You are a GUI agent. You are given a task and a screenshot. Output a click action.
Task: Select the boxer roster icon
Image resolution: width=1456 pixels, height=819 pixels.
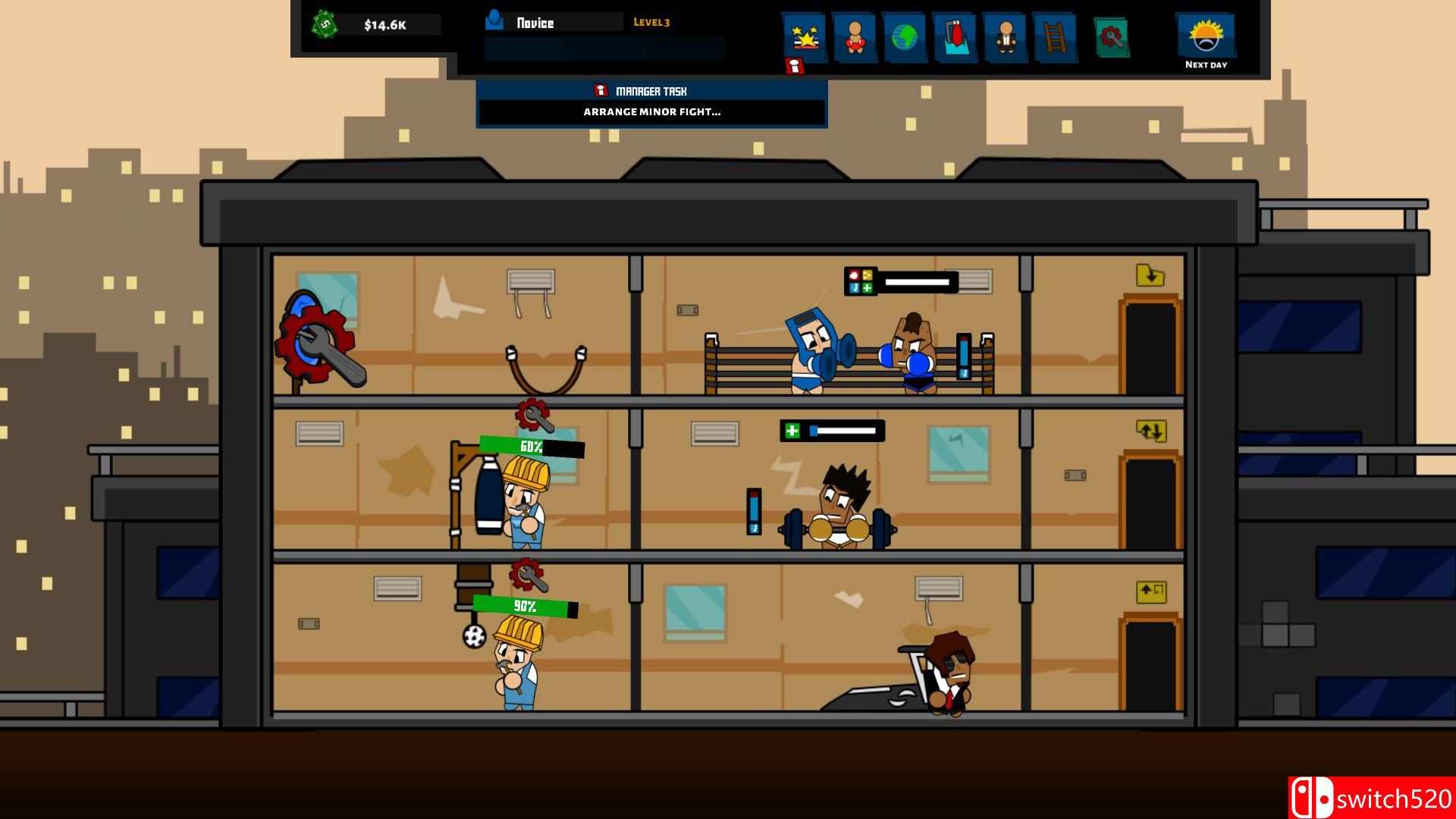855,34
